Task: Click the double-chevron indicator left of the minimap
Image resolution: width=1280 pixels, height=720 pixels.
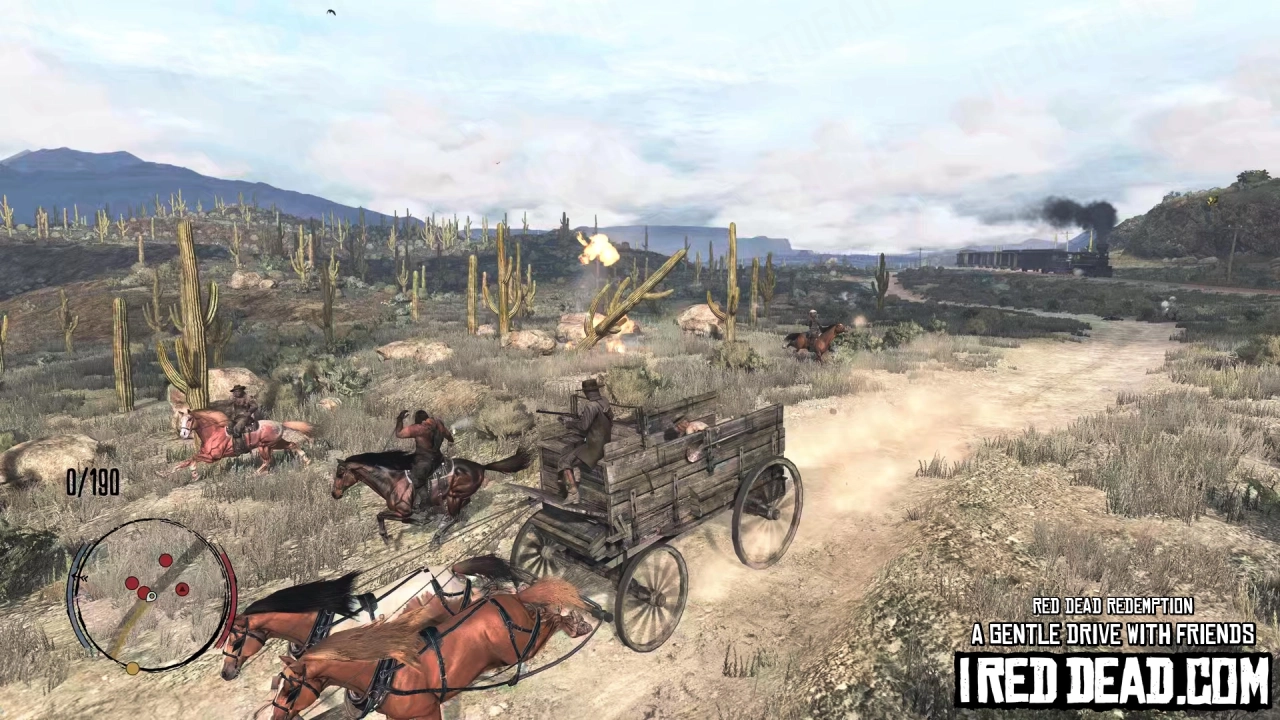Action: pos(79,577)
